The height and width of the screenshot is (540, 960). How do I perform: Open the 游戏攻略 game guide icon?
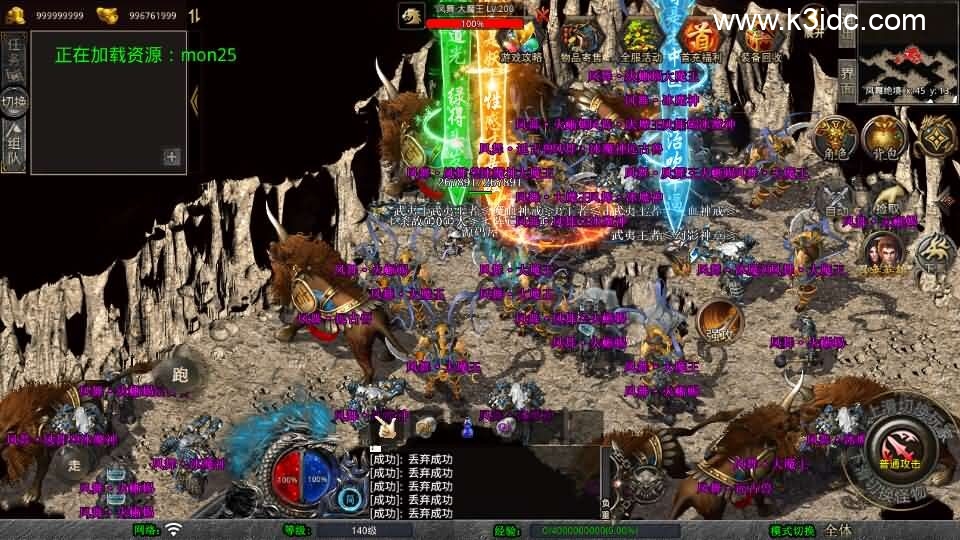(521, 43)
